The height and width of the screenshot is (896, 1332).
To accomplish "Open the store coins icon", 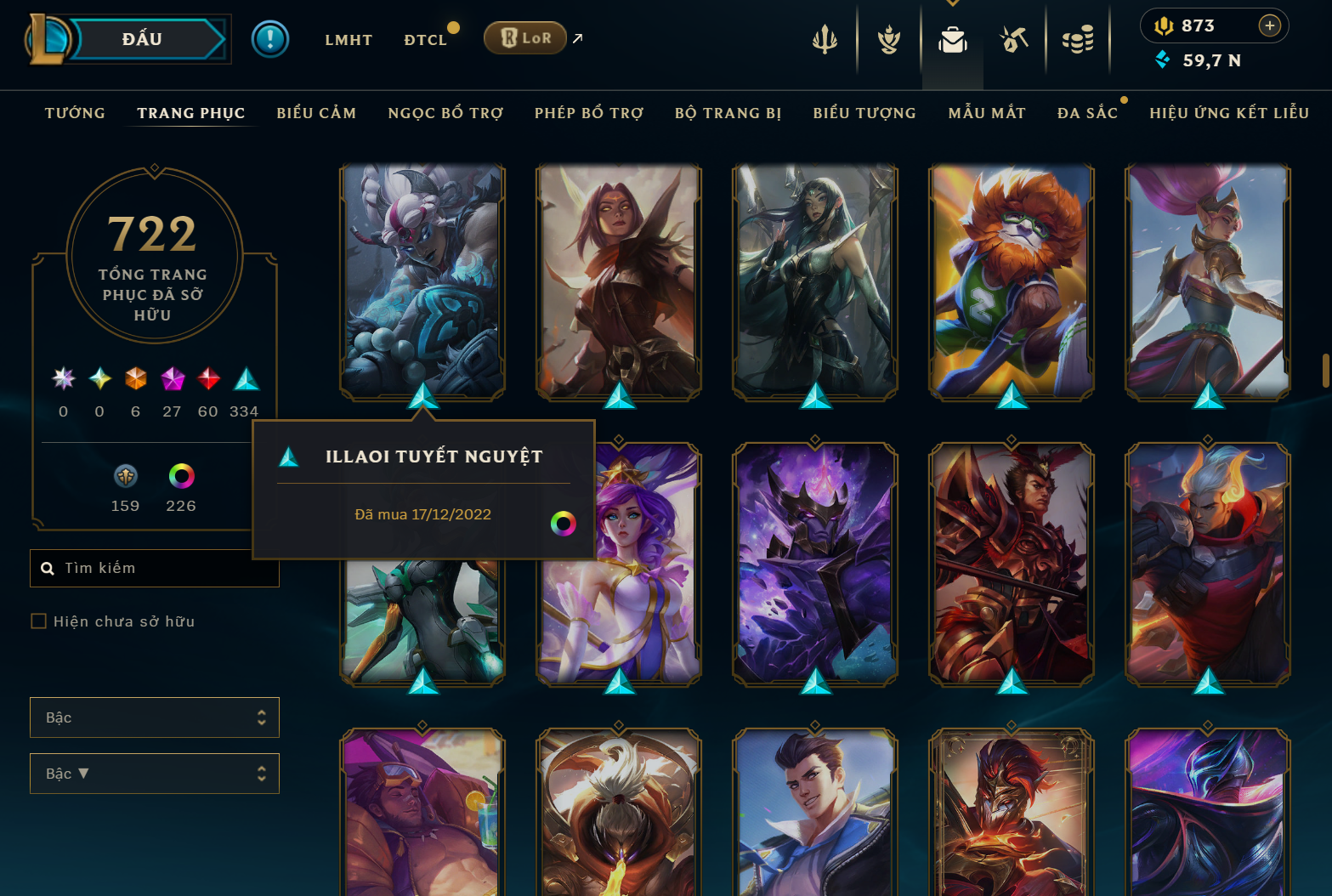I will coord(1079,38).
